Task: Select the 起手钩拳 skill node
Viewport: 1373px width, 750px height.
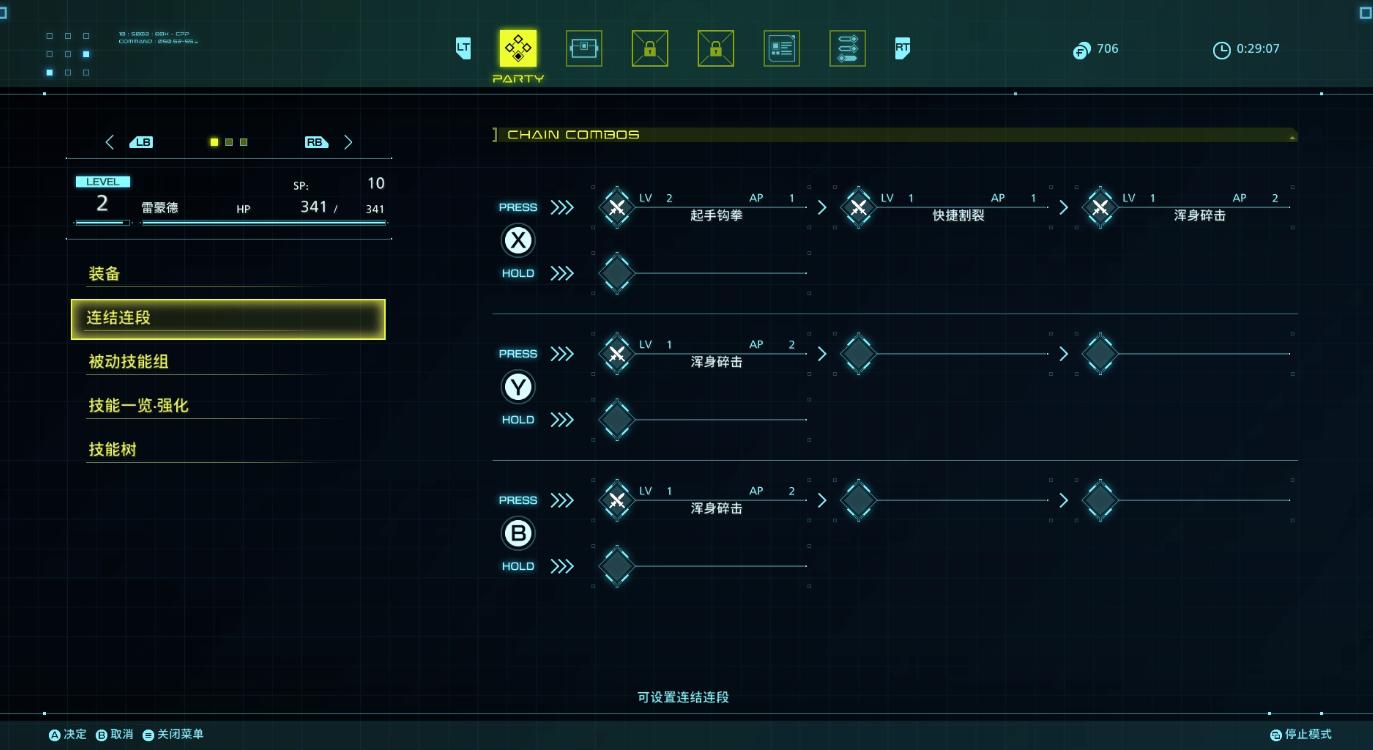Action: [x=618, y=208]
